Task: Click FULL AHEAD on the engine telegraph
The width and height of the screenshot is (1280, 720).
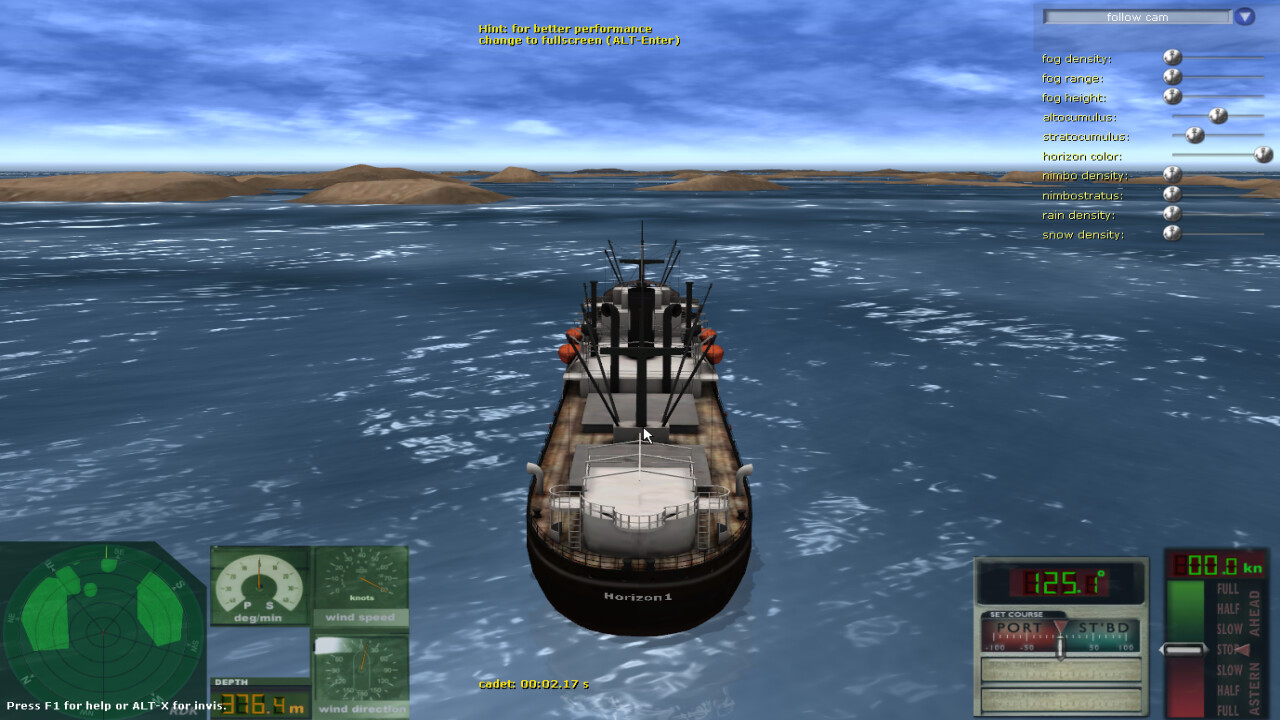Action: [x=1228, y=589]
